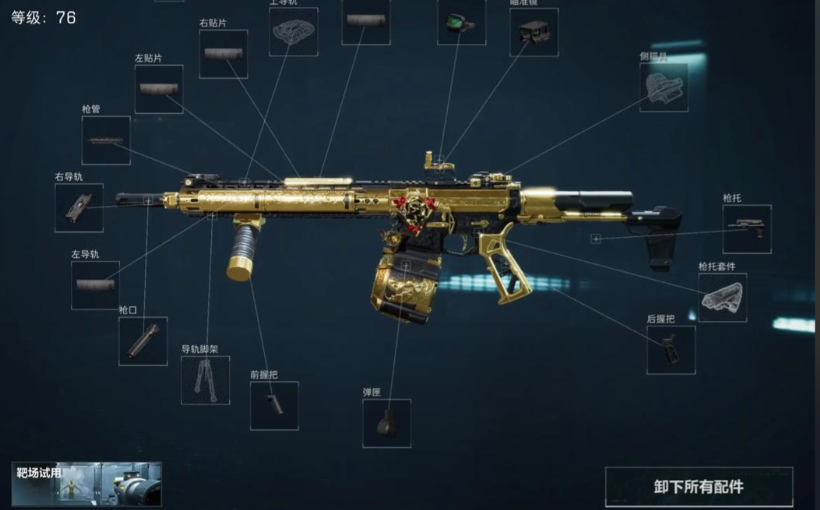
Task: Click the 卸下所有配件 remove-all-attachments button
Action: (x=699, y=487)
